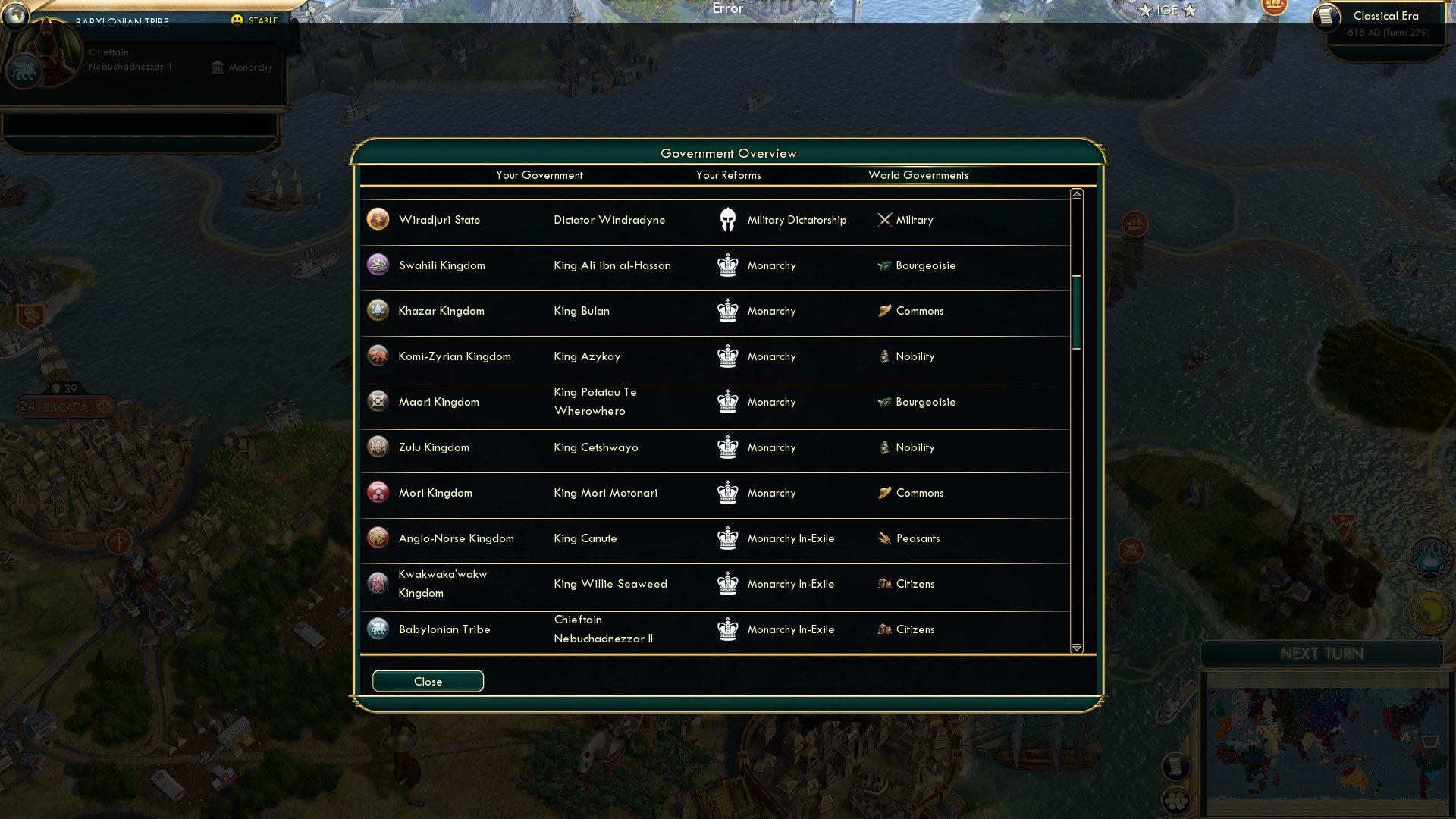Select the Bourgeoisie icon next to Swahili Kingdom
Image resolution: width=1456 pixels, height=819 pixels.
[883, 265]
